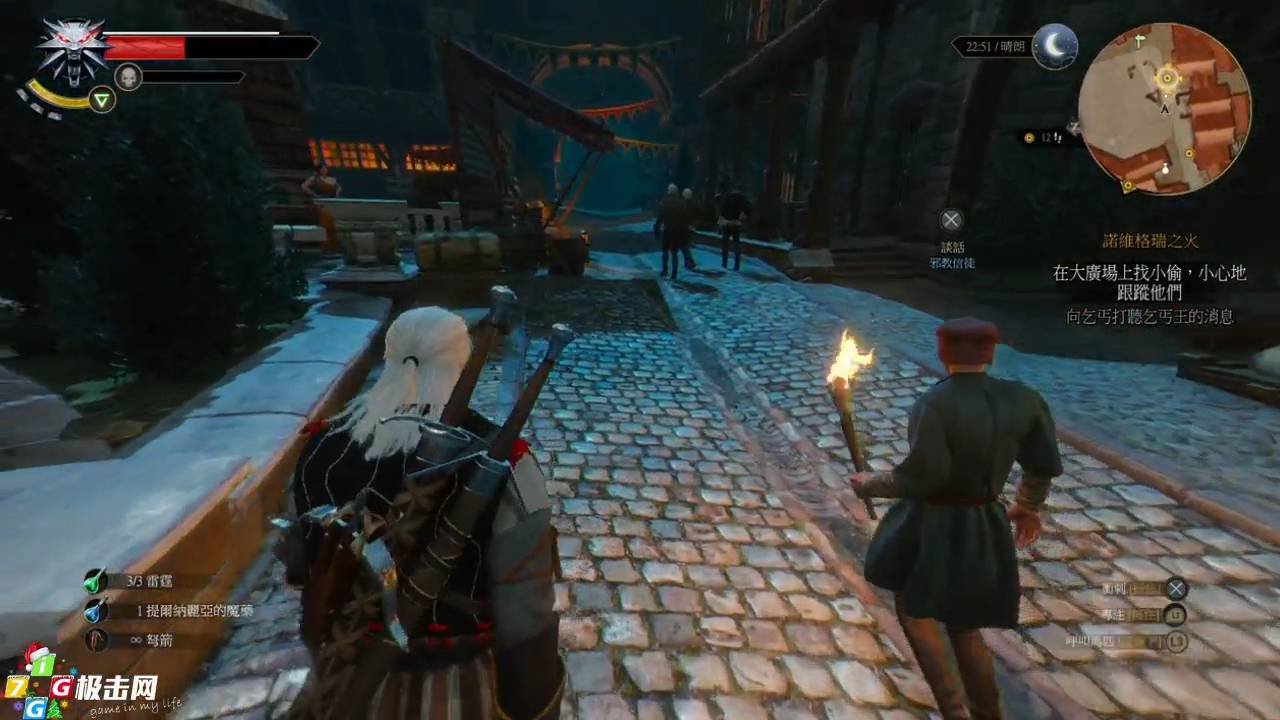The width and height of the screenshot is (1280, 720).
Task: Click the player marker on the minimap
Action: coord(1163,110)
